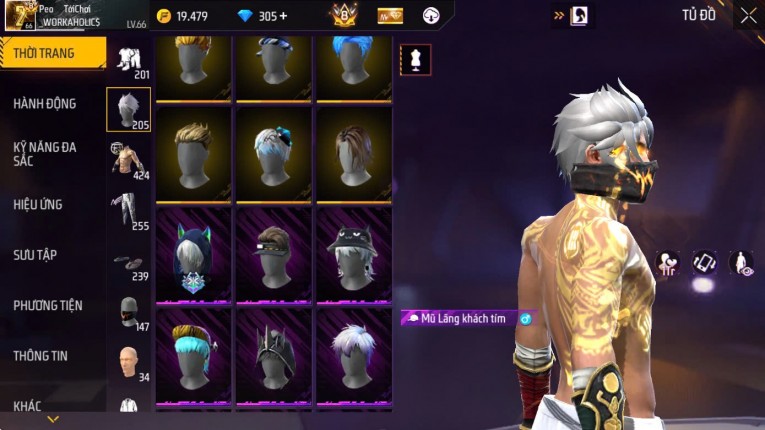Image resolution: width=765 pixels, height=430 pixels.
Task: Switch to the Hành Động tab
Action: pos(45,104)
